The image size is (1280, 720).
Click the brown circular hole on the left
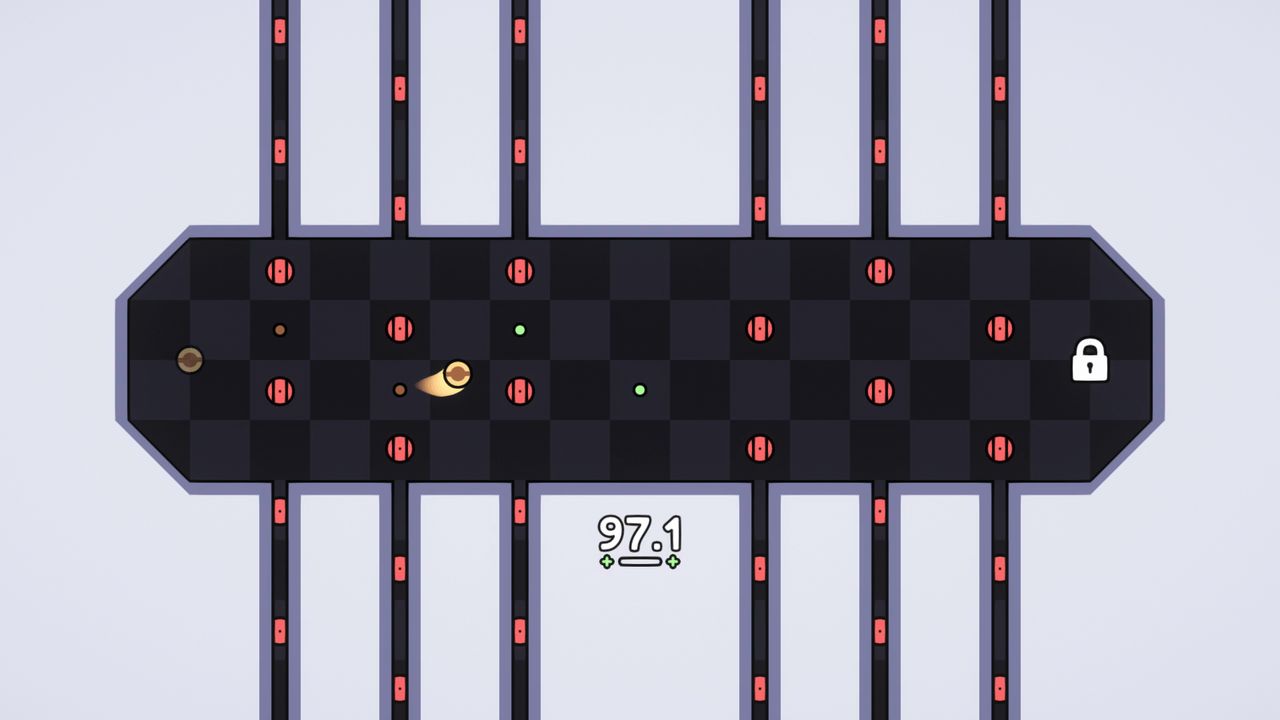190,359
